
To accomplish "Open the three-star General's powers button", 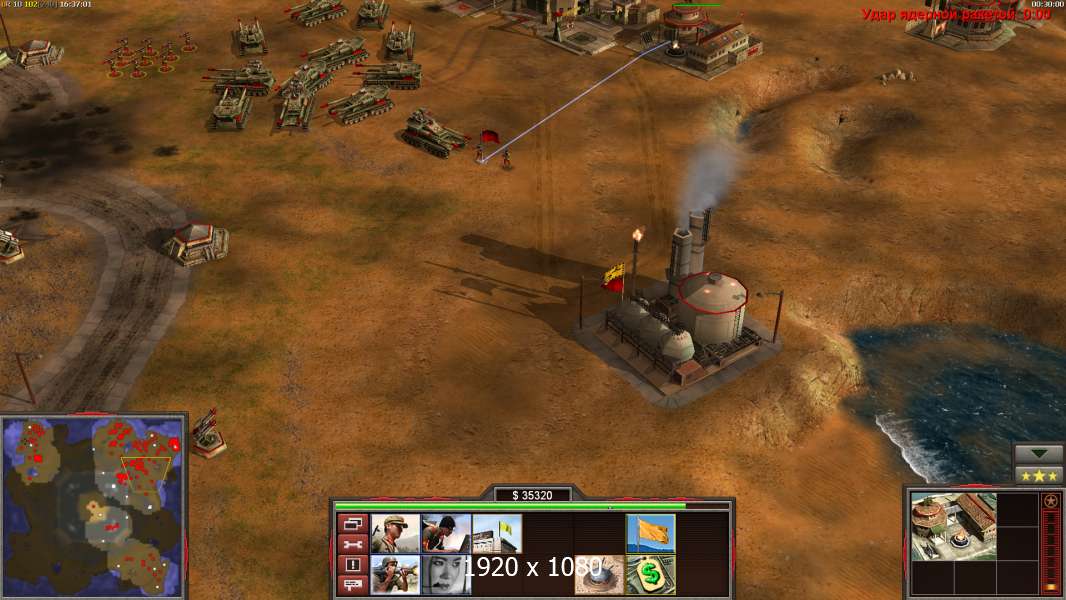I will pyautogui.click(x=1038, y=474).
